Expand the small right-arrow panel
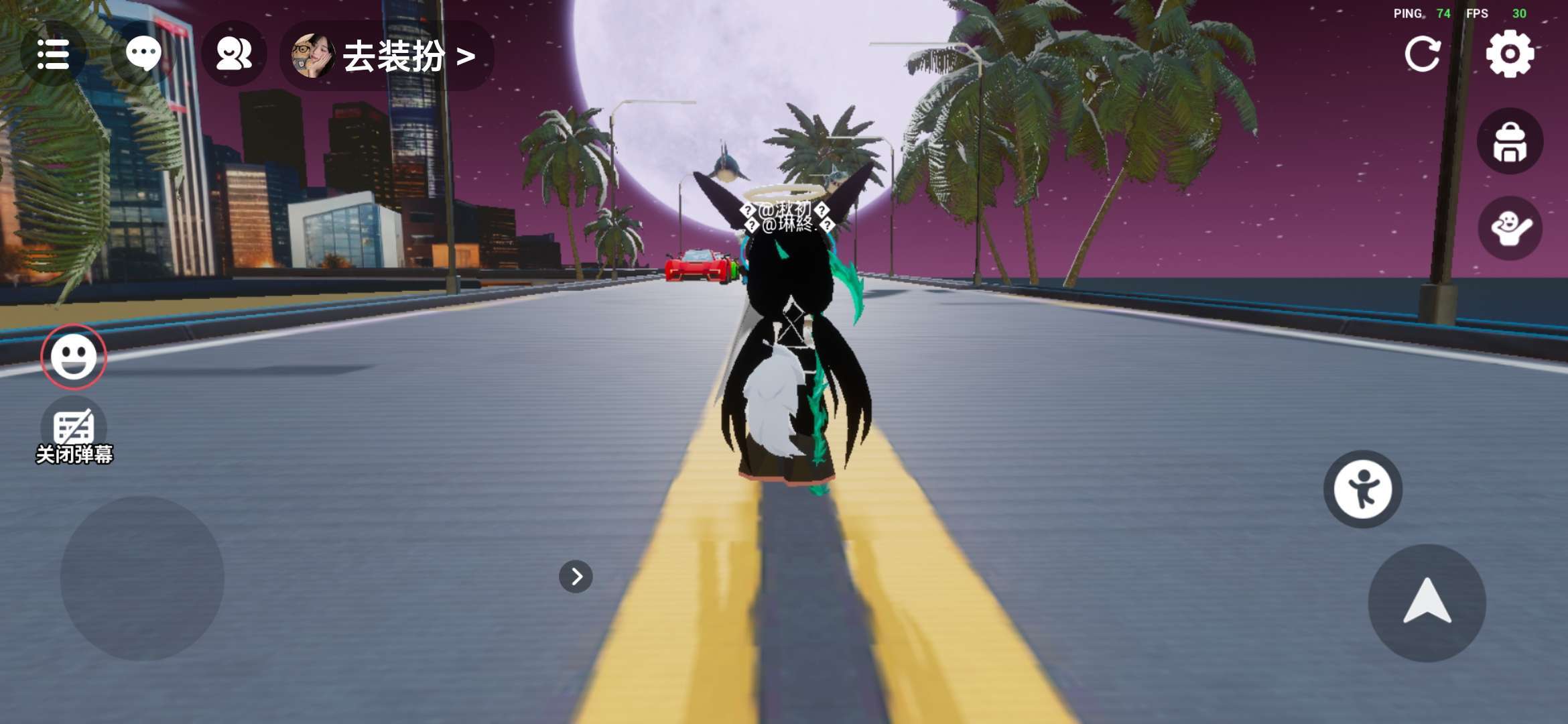This screenshot has height=724, width=1568. pyautogui.click(x=576, y=577)
